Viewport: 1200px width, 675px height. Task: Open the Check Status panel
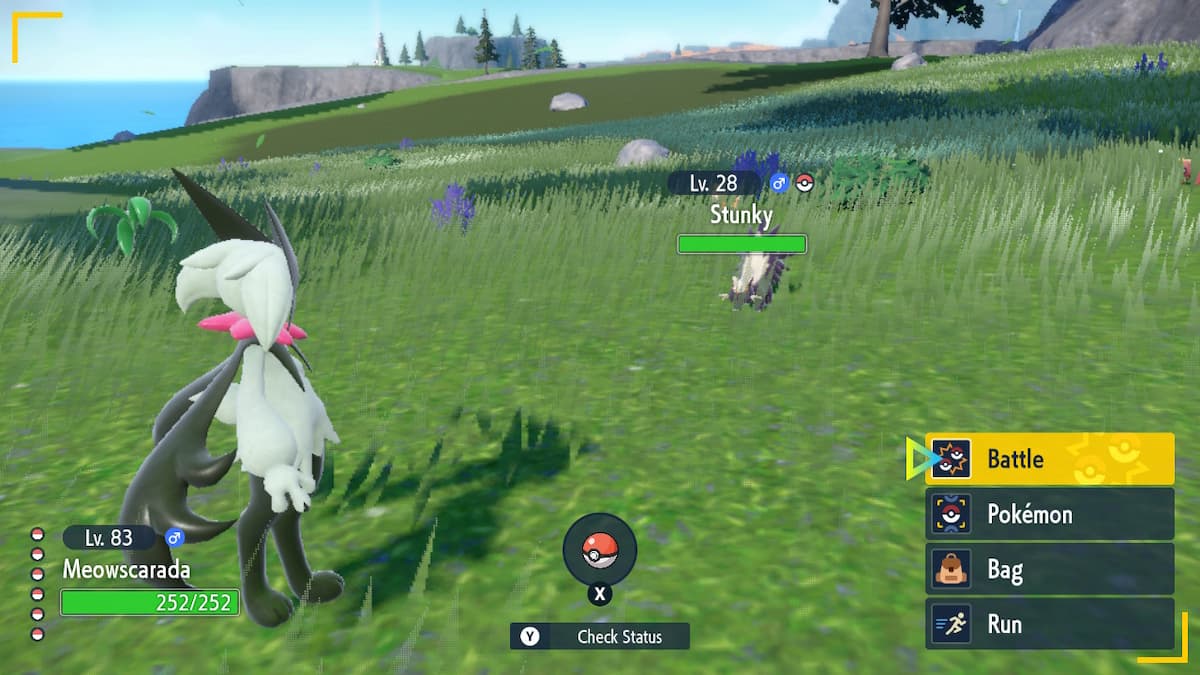click(600, 636)
